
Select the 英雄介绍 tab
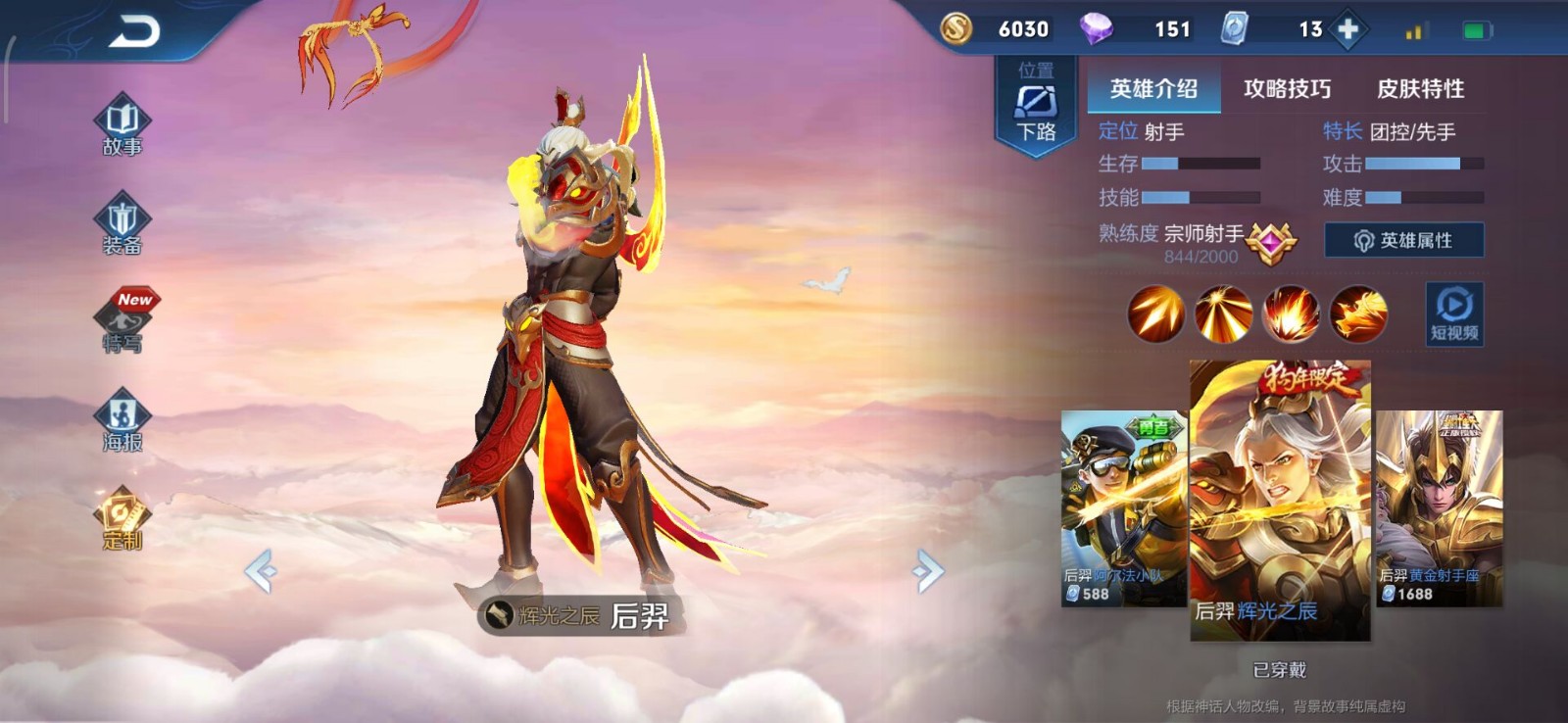(1153, 89)
